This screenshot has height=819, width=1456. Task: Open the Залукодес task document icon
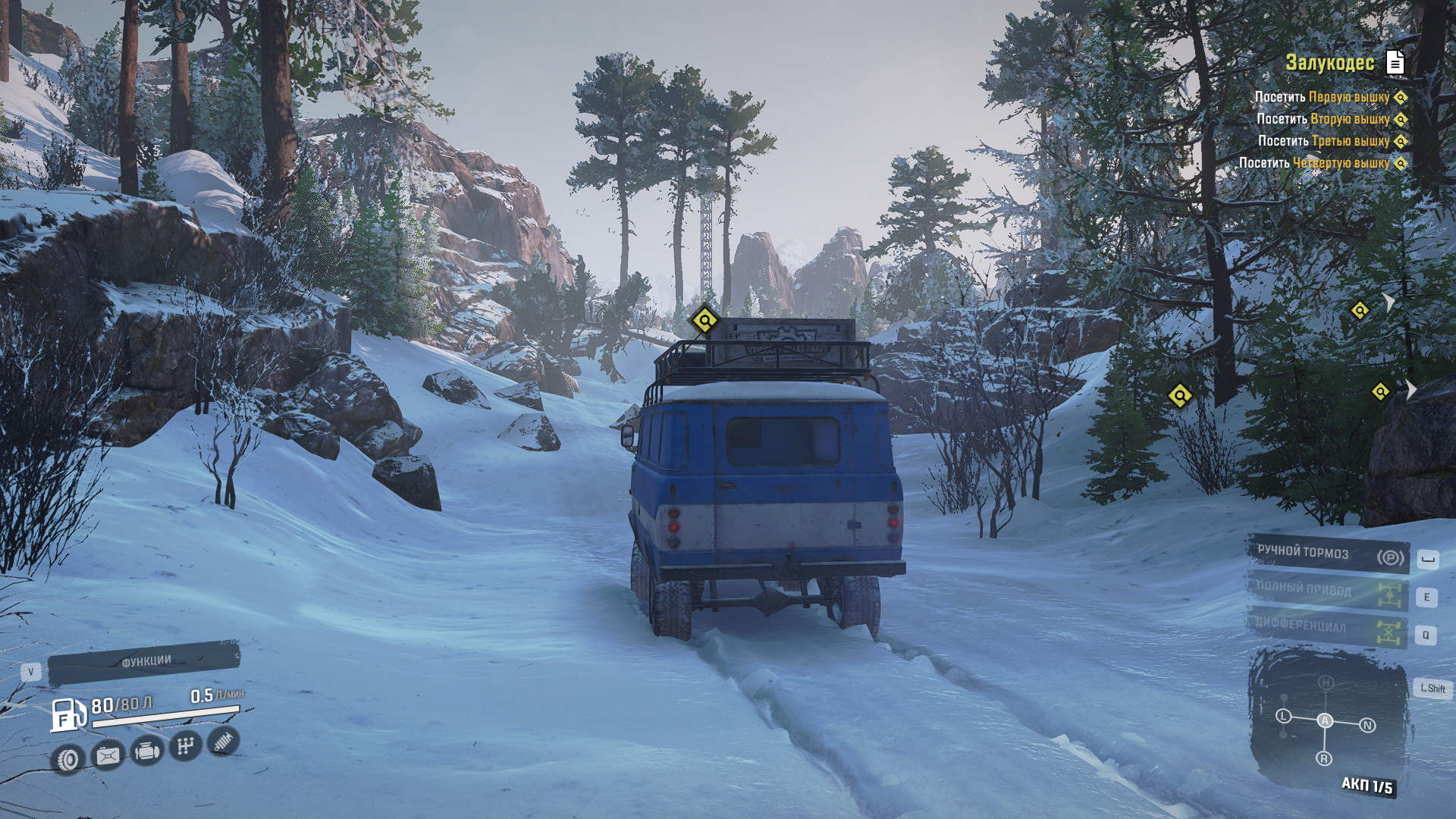[x=1395, y=63]
